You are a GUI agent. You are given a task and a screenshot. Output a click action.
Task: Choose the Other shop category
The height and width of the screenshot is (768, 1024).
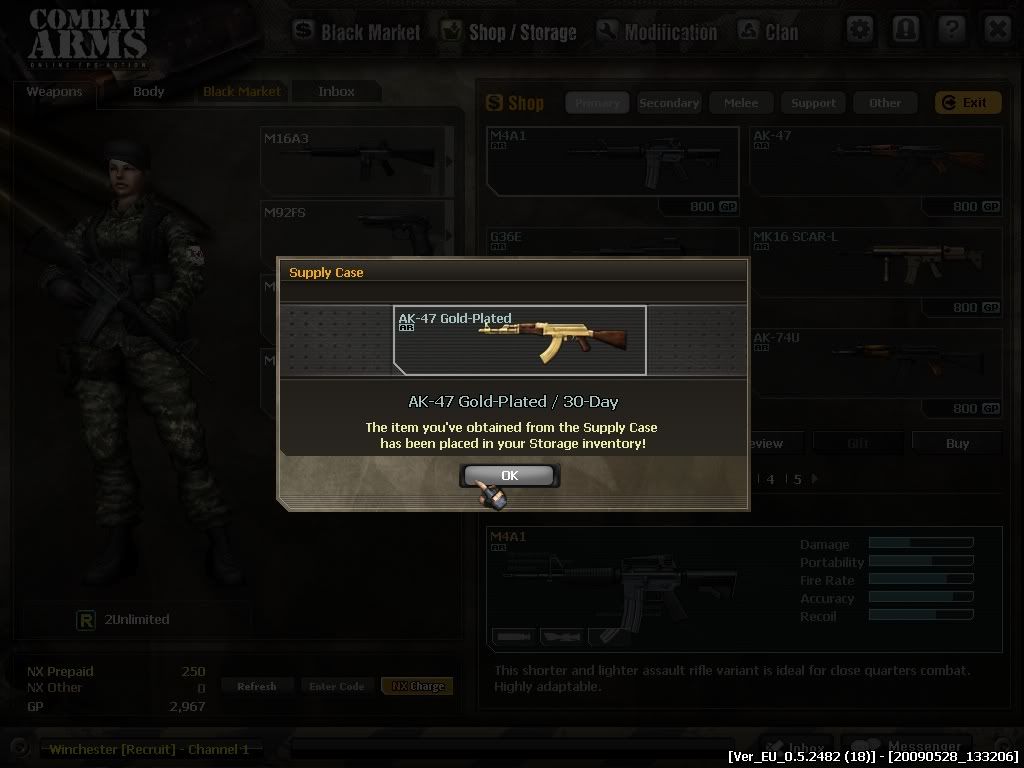click(x=885, y=103)
